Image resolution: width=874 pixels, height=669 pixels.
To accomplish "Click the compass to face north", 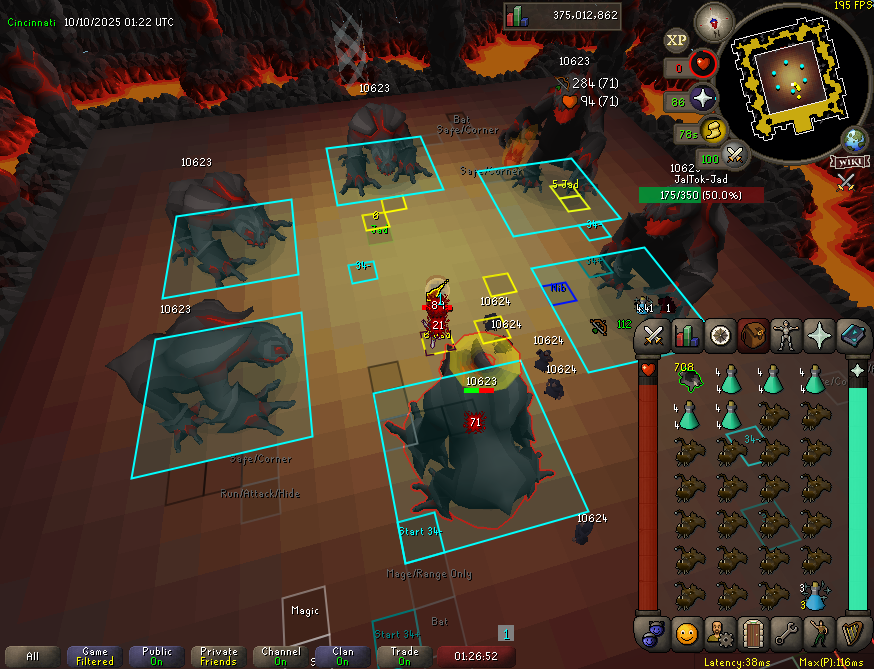I will [714, 21].
